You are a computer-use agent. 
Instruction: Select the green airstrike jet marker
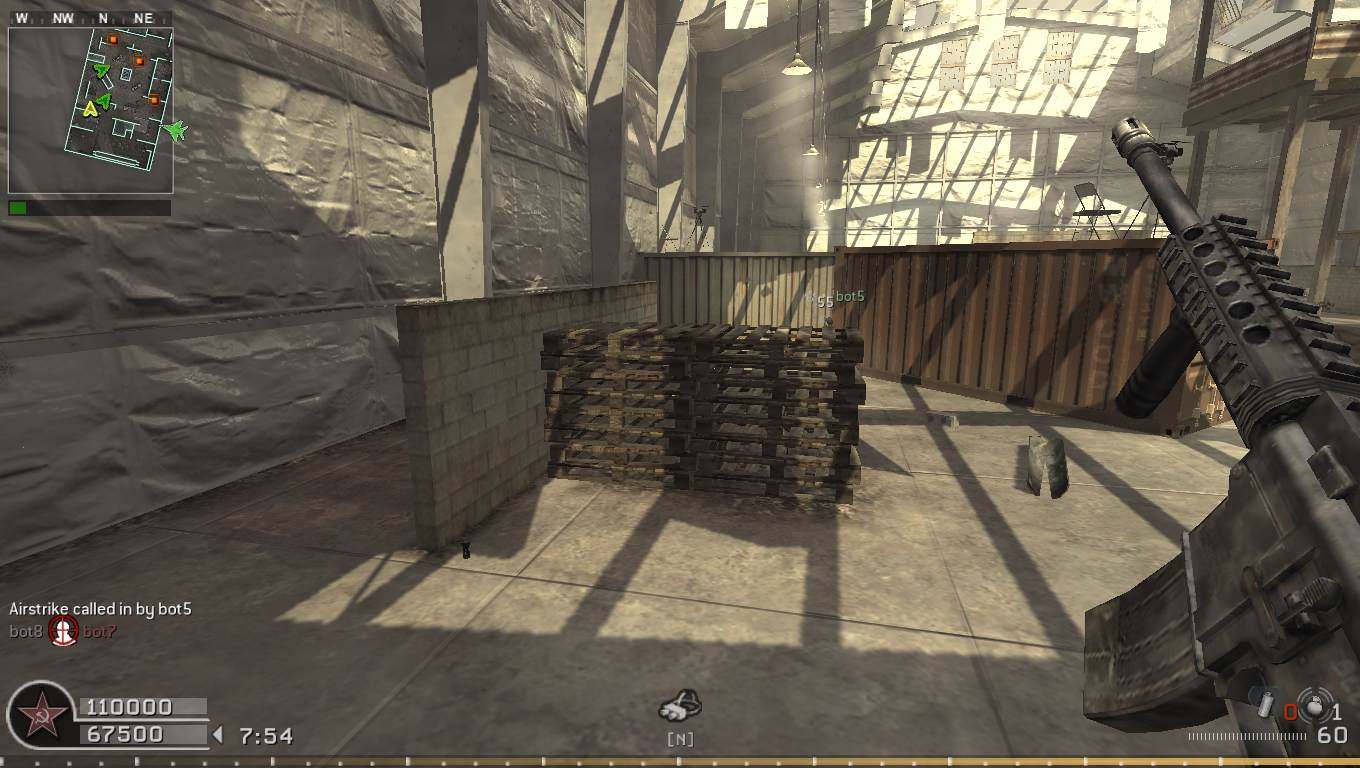click(176, 131)
